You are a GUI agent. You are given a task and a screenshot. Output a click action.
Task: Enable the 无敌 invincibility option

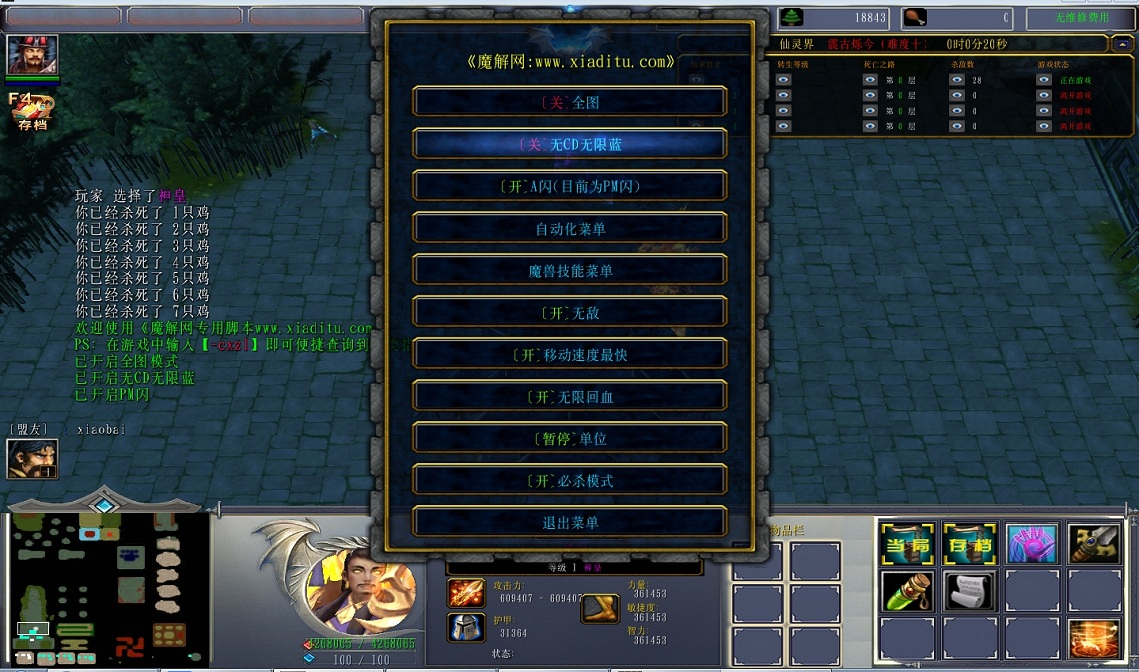tap(570, 312)
